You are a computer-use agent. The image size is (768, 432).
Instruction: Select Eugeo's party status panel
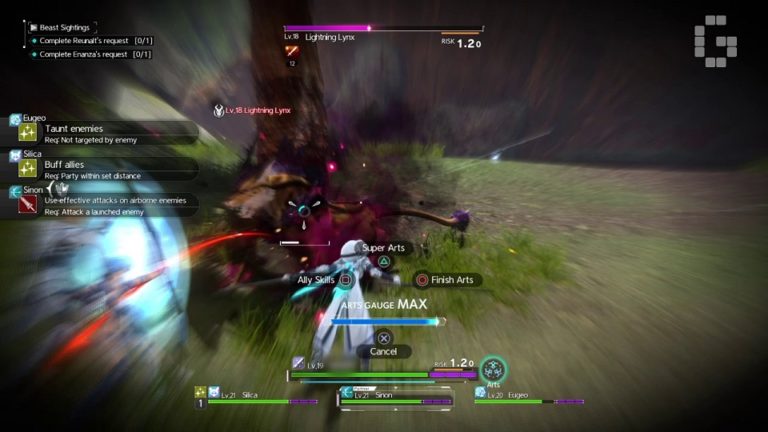coord(530,397)
